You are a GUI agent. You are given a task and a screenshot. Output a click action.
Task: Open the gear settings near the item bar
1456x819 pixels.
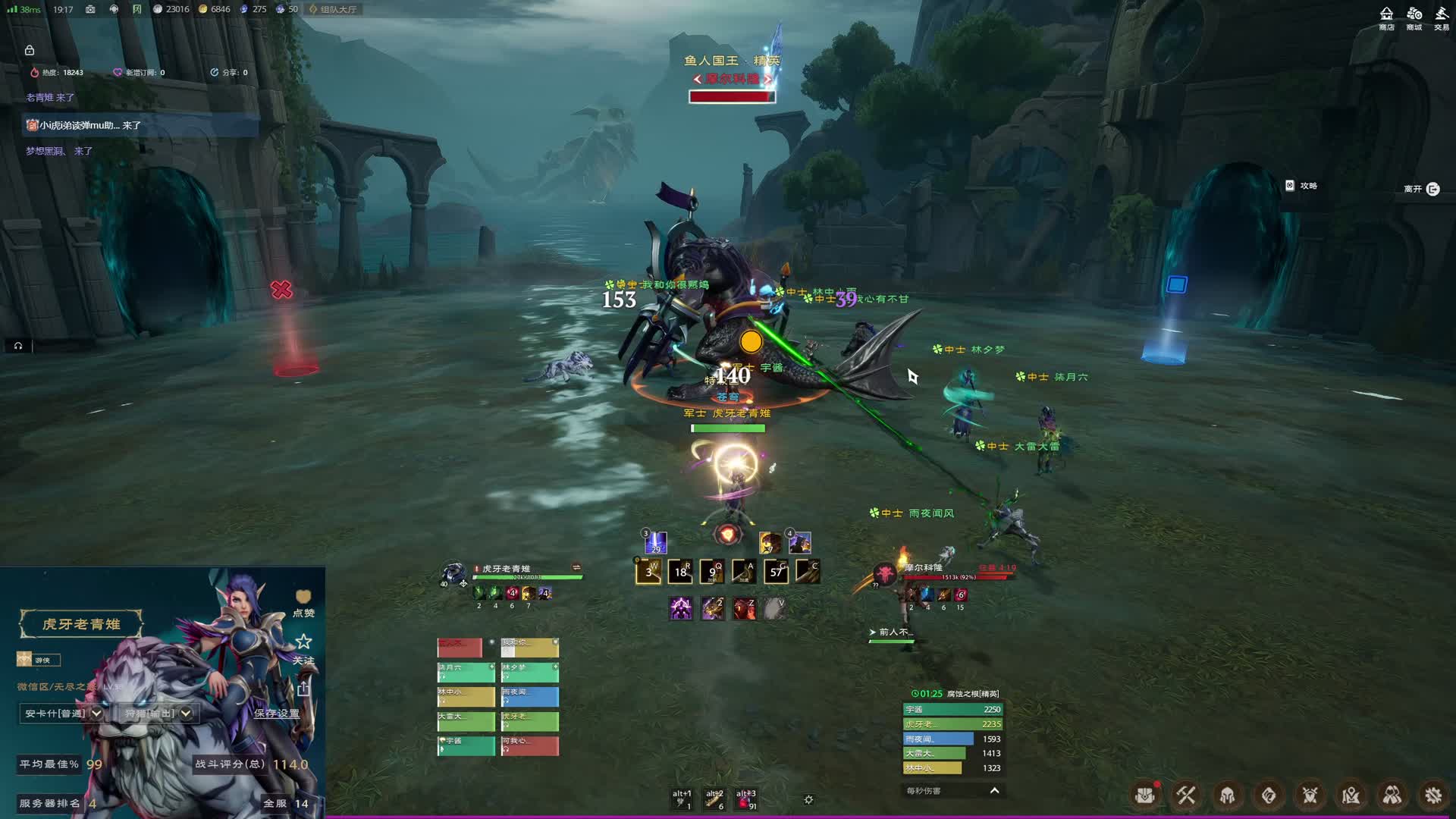point(808,799)
